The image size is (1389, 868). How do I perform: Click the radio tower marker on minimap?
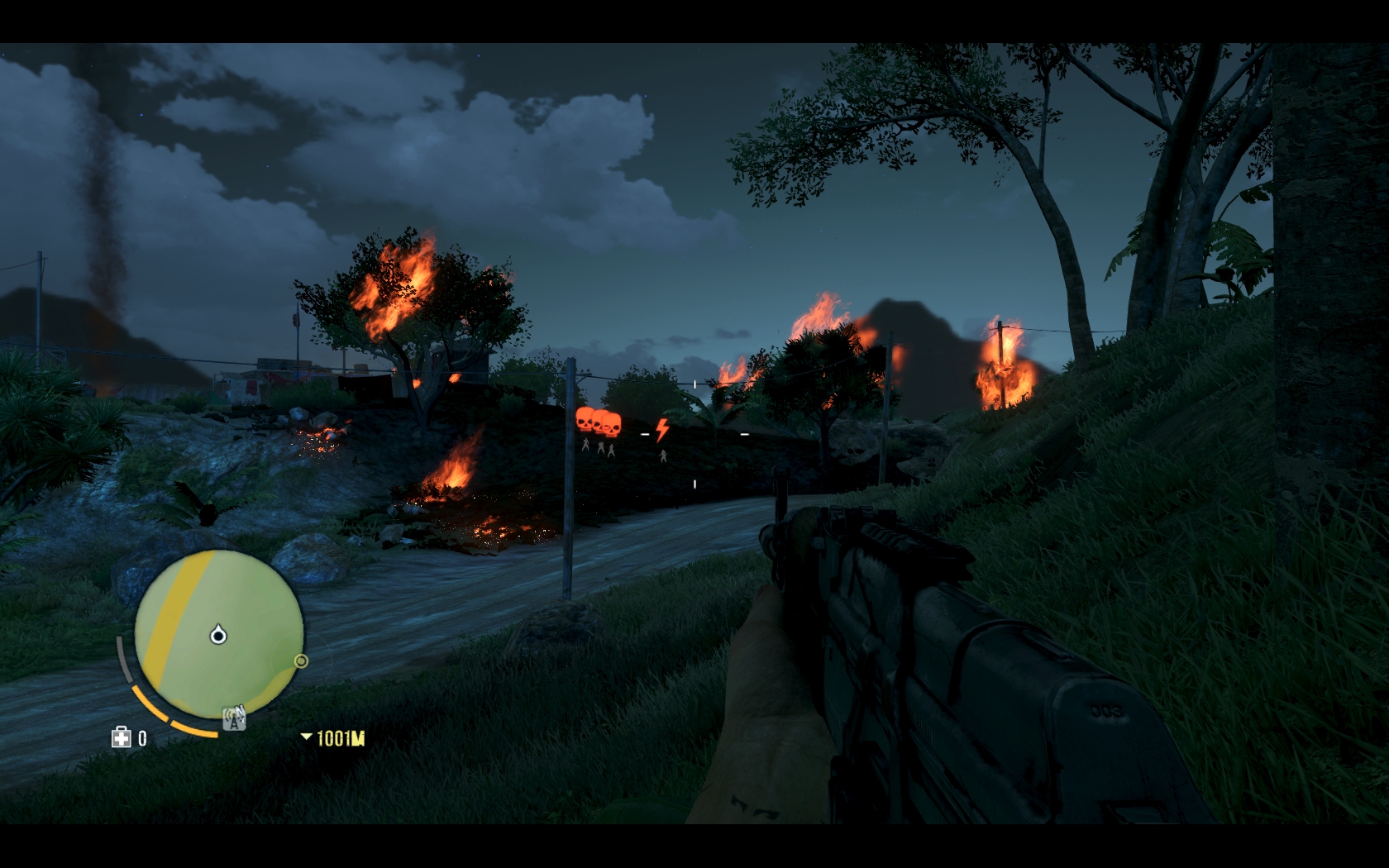[236, 719]
